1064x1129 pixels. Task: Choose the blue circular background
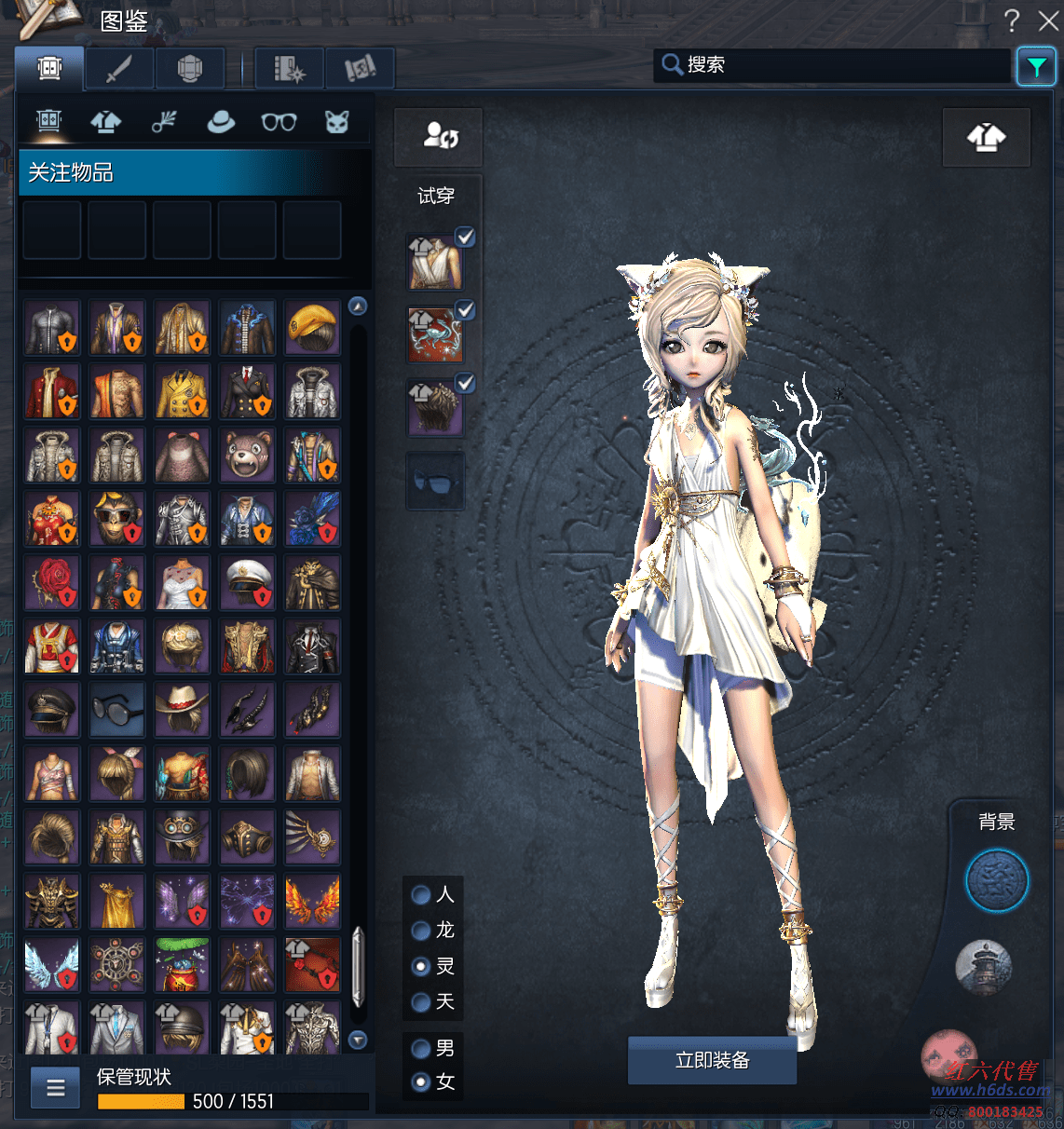pyautogui.click(x=997, y=880)
